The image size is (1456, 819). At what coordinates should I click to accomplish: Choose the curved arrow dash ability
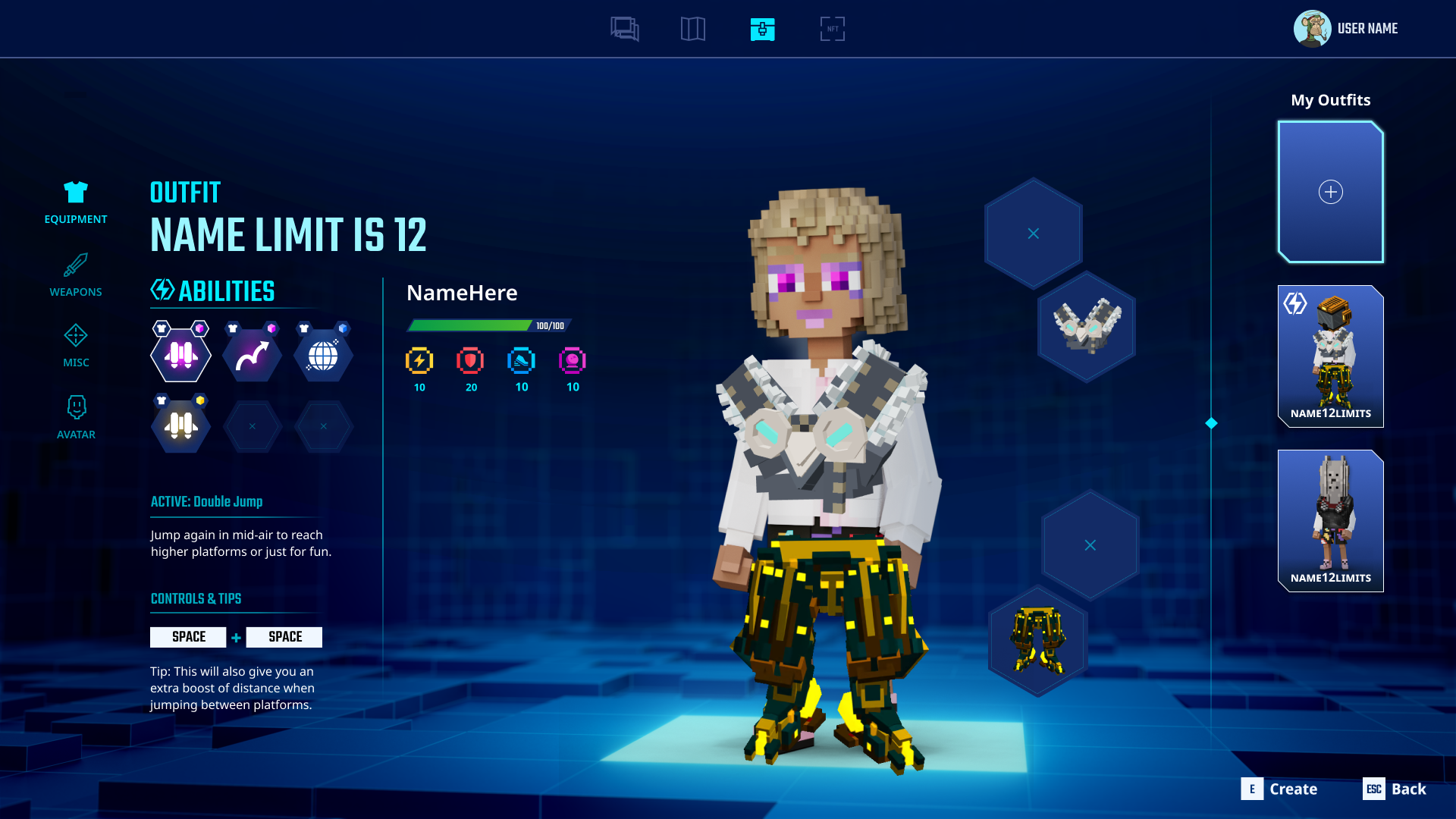252,355
